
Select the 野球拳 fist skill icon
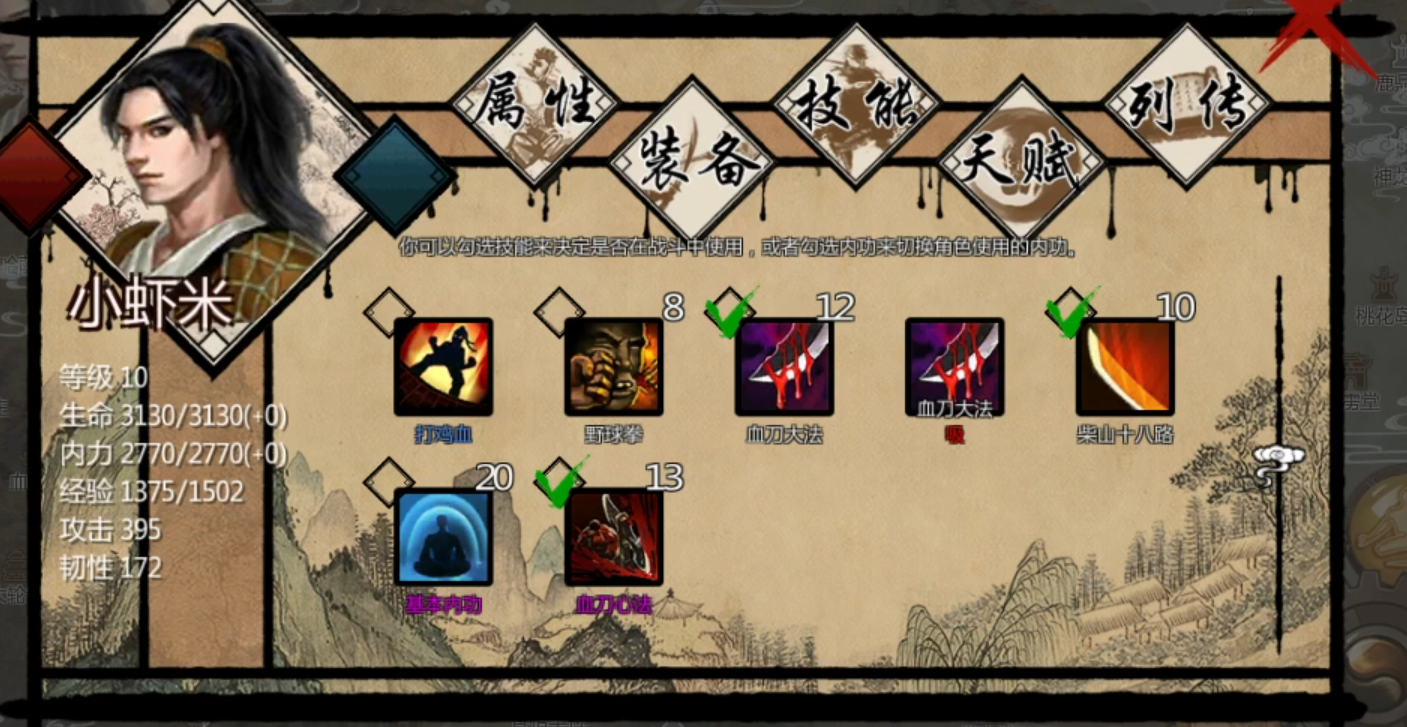point(613,366)
